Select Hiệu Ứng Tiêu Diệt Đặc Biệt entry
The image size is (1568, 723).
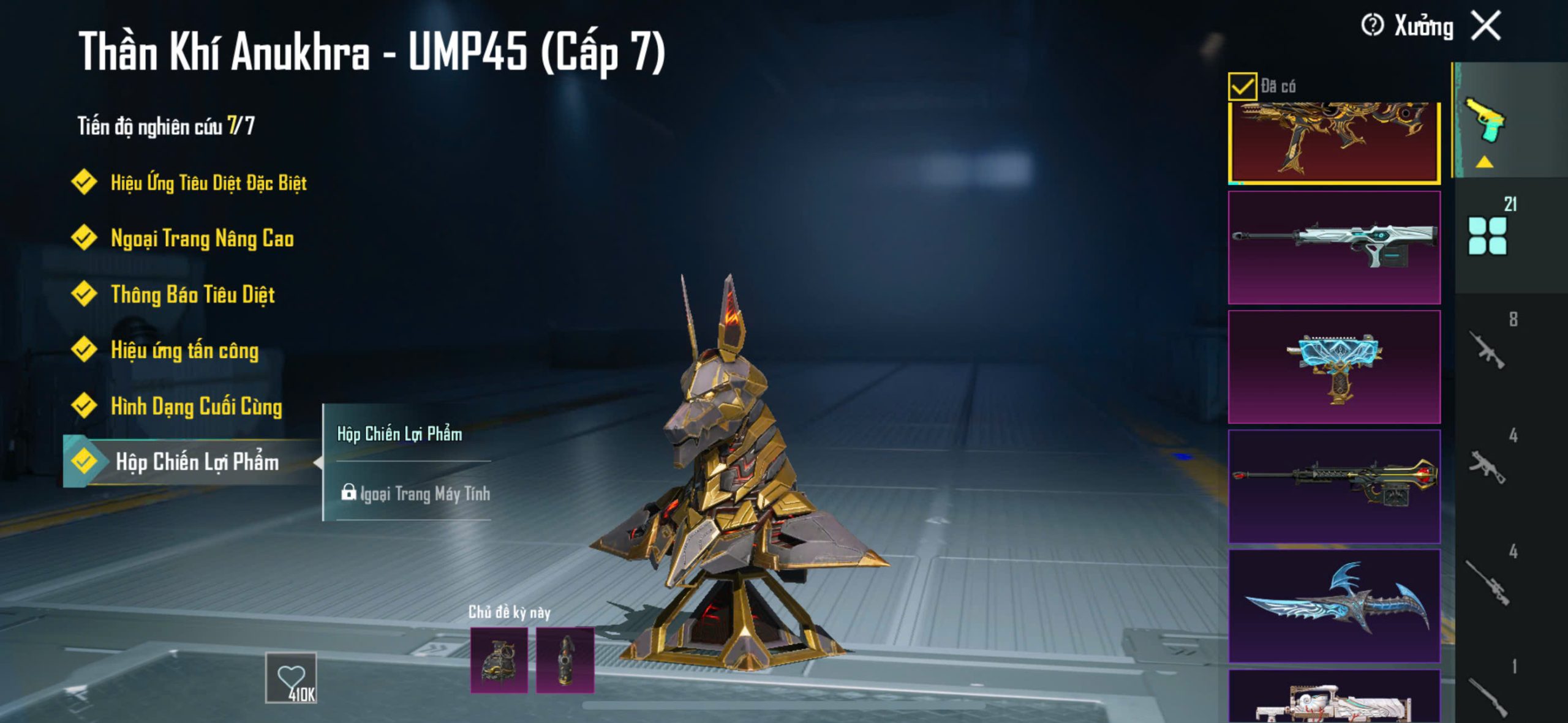(x=208, y=182)
